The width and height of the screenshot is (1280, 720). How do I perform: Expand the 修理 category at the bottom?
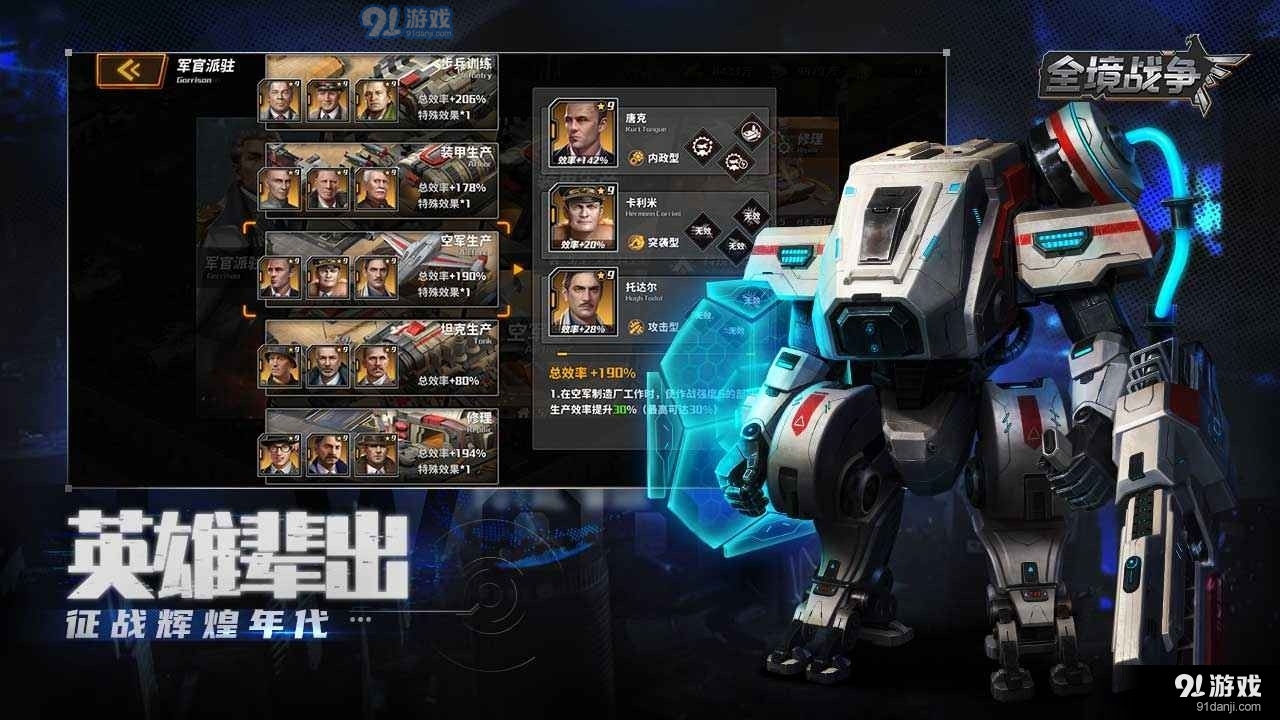(480, 420)
